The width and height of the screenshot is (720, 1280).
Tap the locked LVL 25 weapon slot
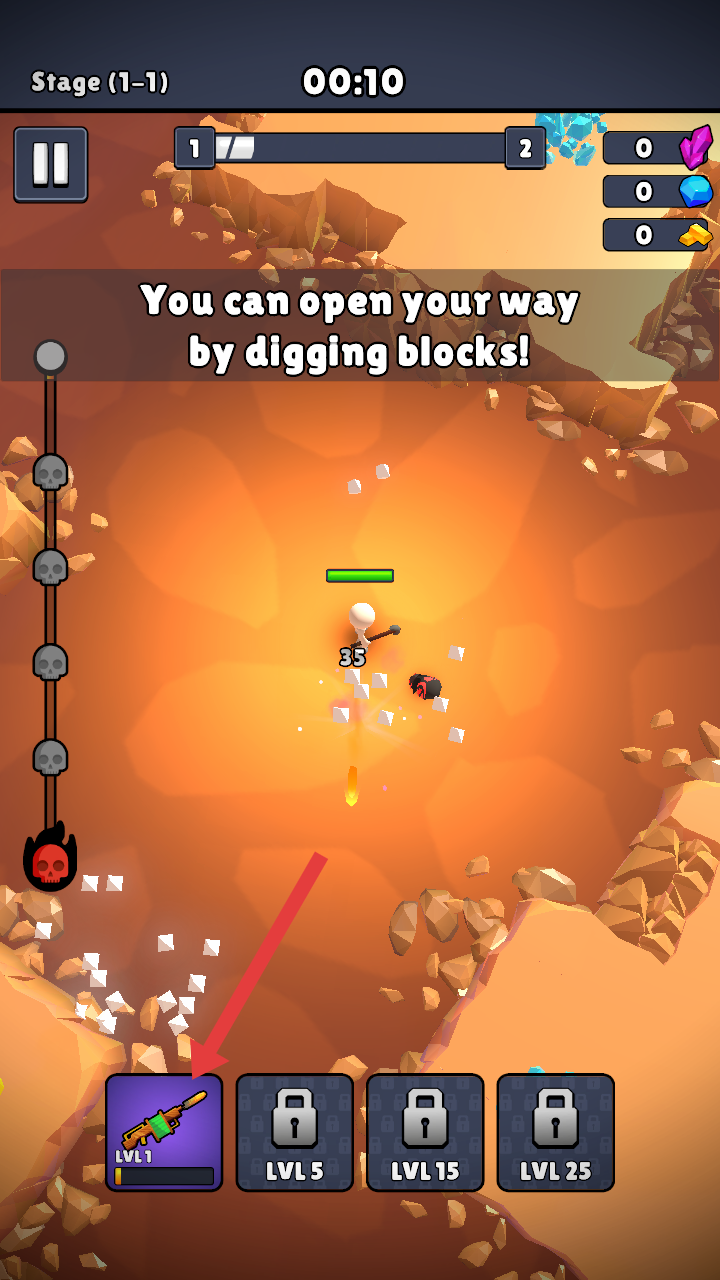(x=555, y=1132)
